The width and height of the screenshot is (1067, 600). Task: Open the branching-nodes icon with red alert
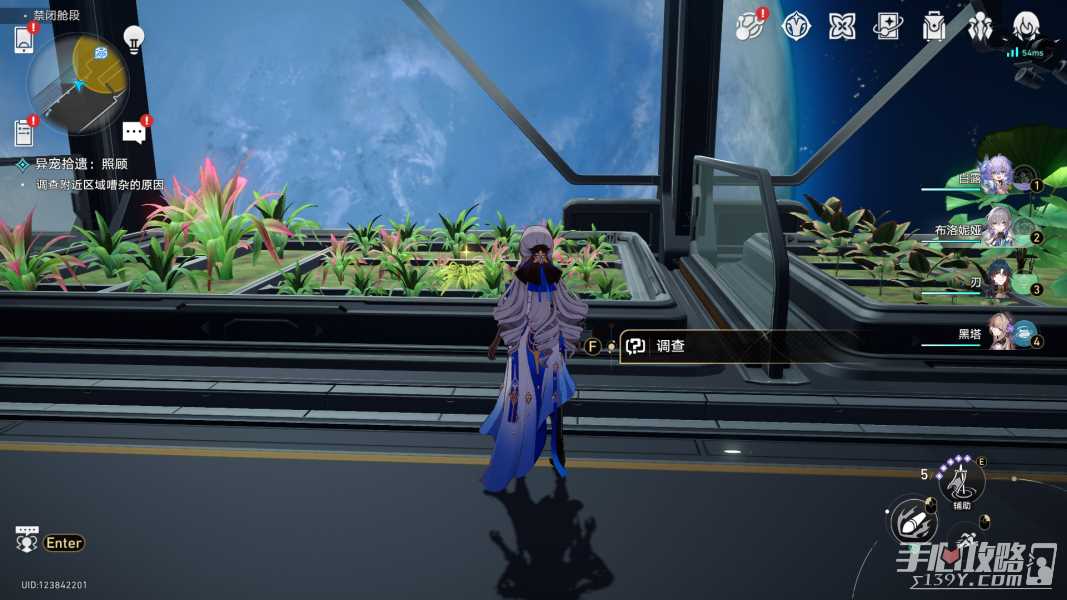[x=748, y=27]
